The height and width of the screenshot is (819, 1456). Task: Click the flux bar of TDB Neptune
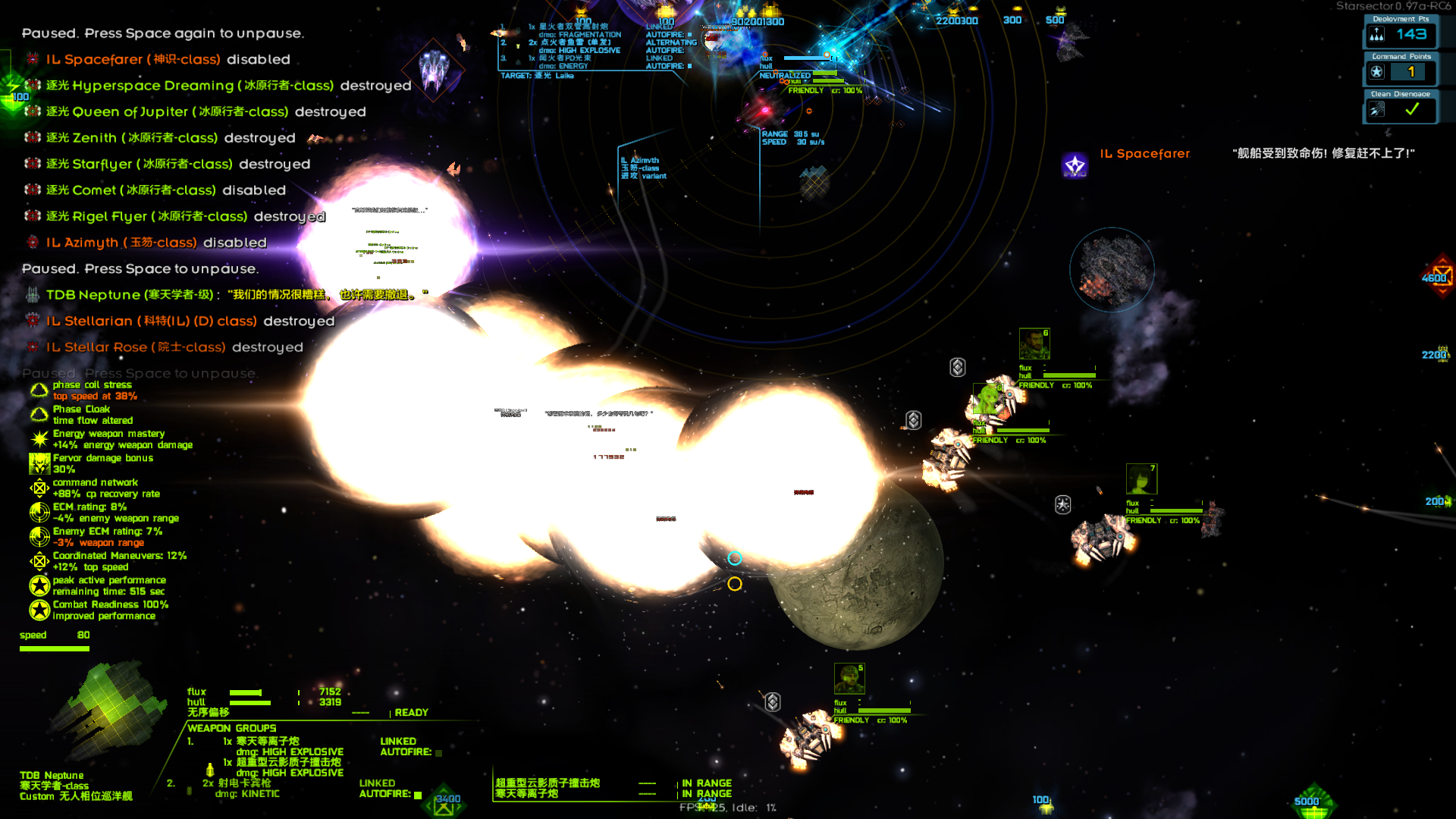(x=246, y=692)
